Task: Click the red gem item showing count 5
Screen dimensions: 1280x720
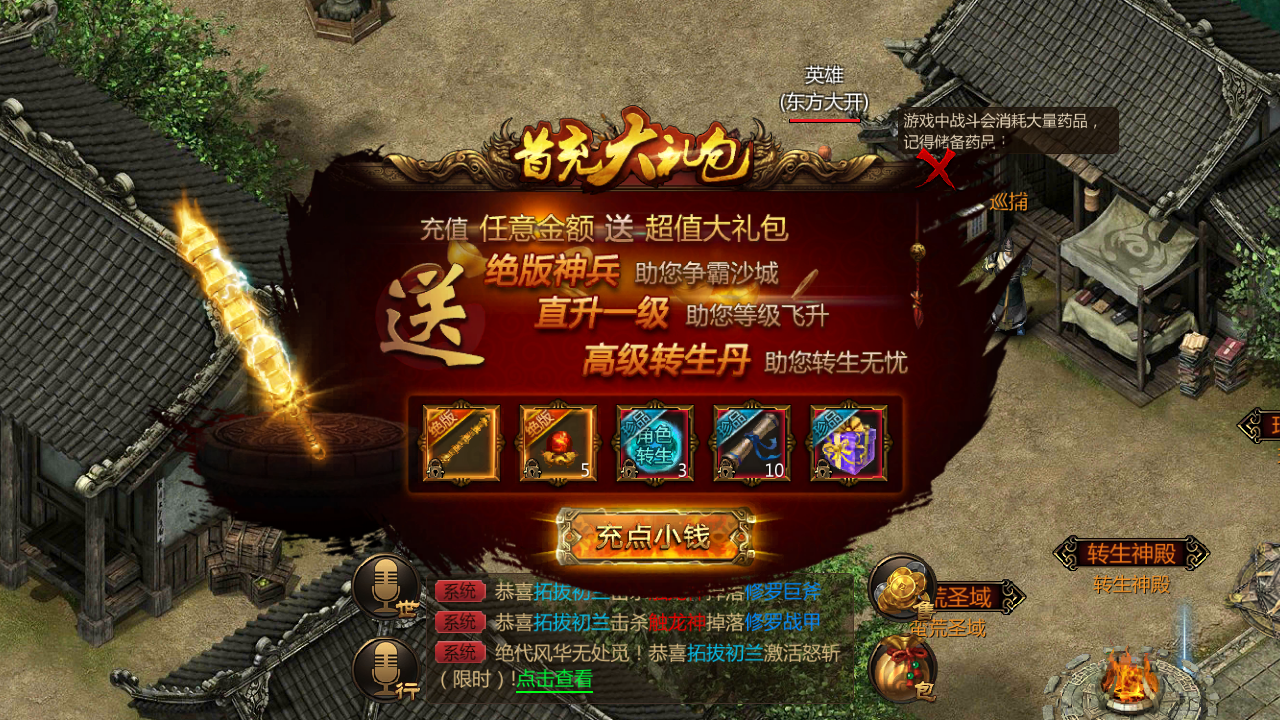Action: (x=558, y=441)
